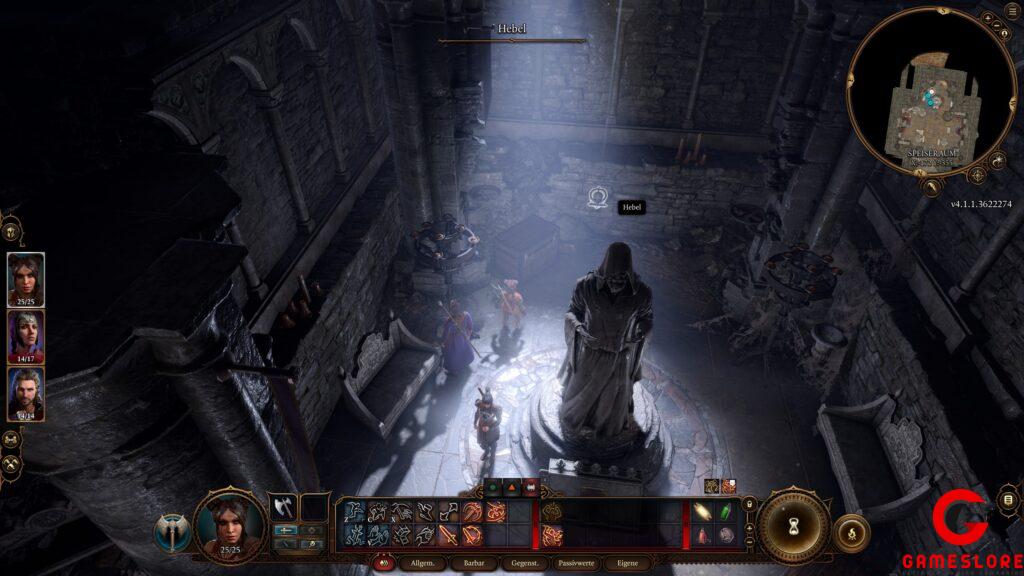Select the equipped axe melee weapon slot

click(283, 507)
